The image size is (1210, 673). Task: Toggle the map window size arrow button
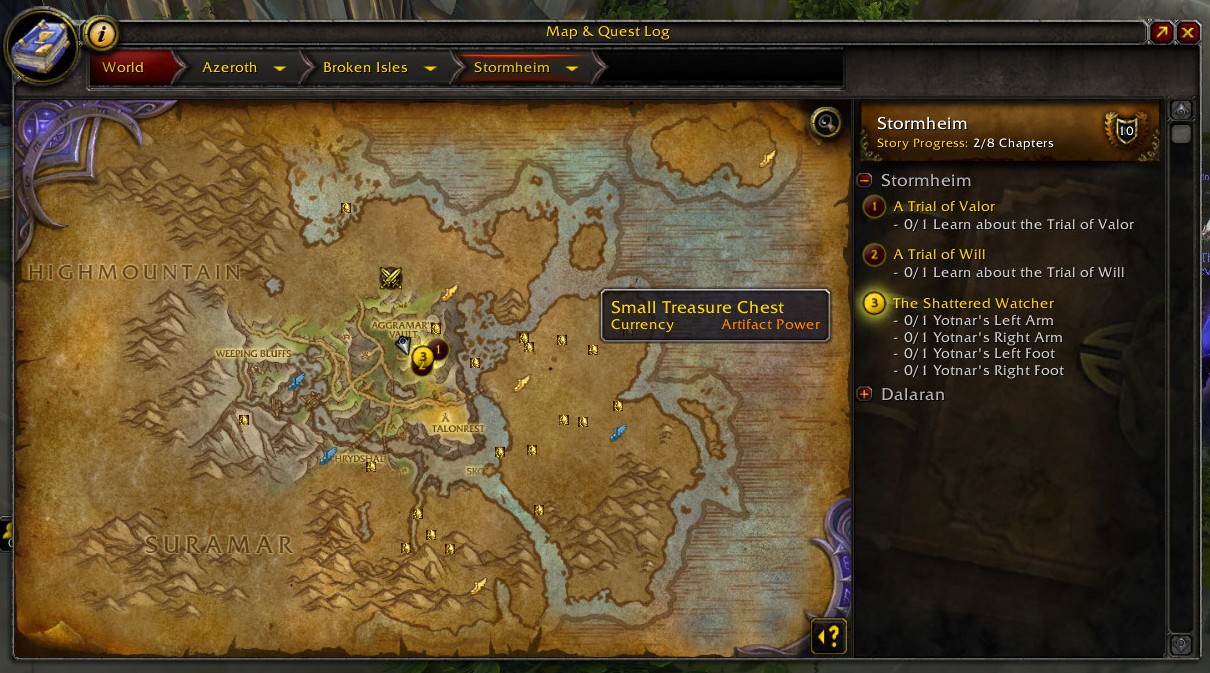click(x=1162, y=32)
